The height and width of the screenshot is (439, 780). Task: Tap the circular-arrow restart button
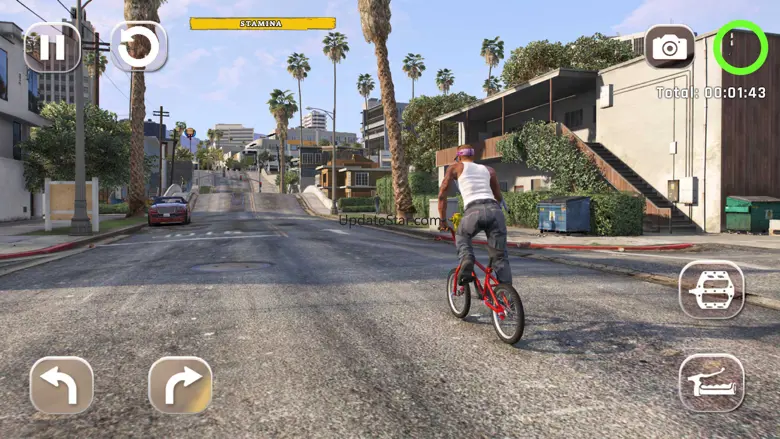[139, 47]
